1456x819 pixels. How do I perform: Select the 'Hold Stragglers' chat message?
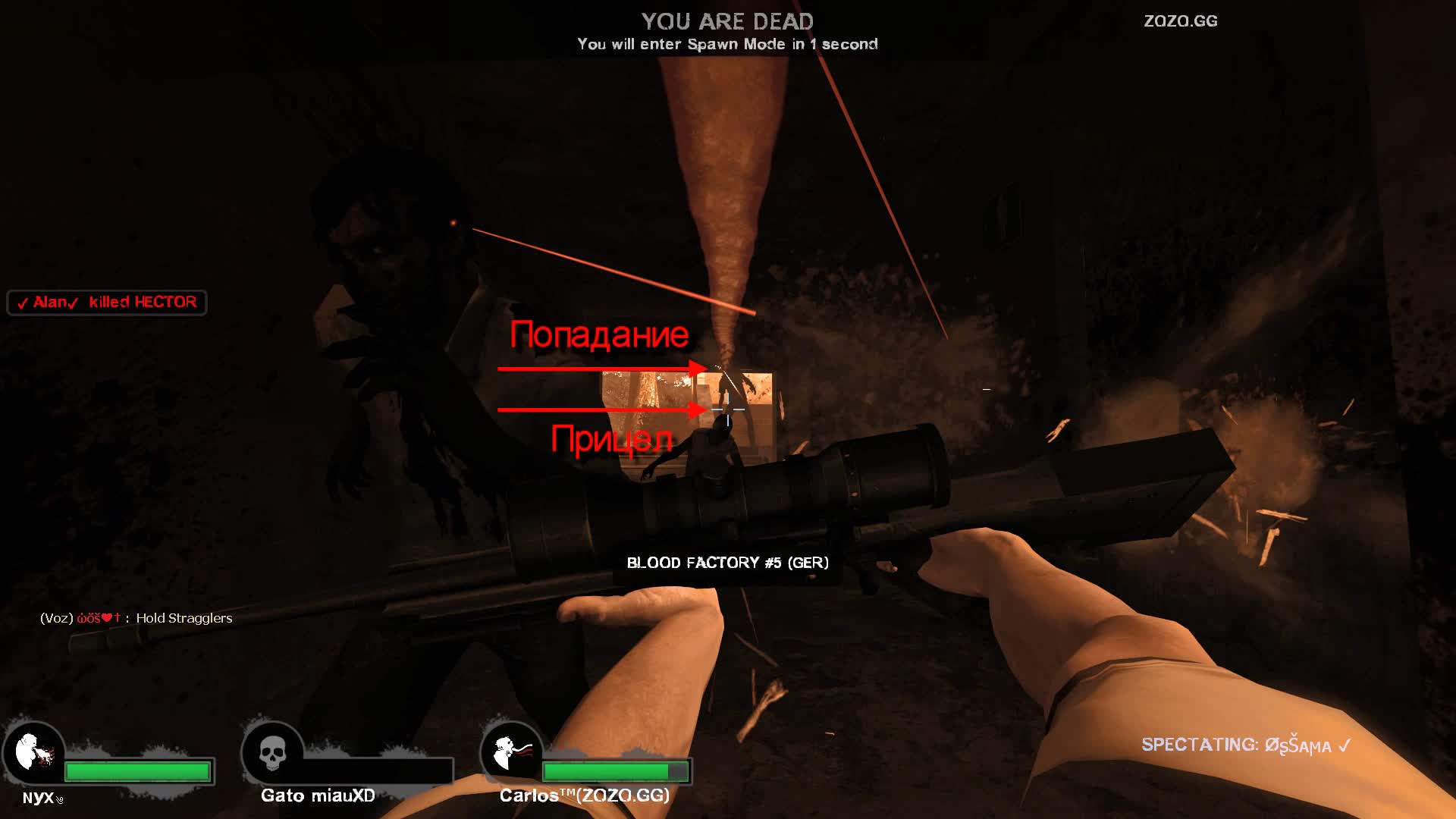pyautogui.click(x=136, y=618)
